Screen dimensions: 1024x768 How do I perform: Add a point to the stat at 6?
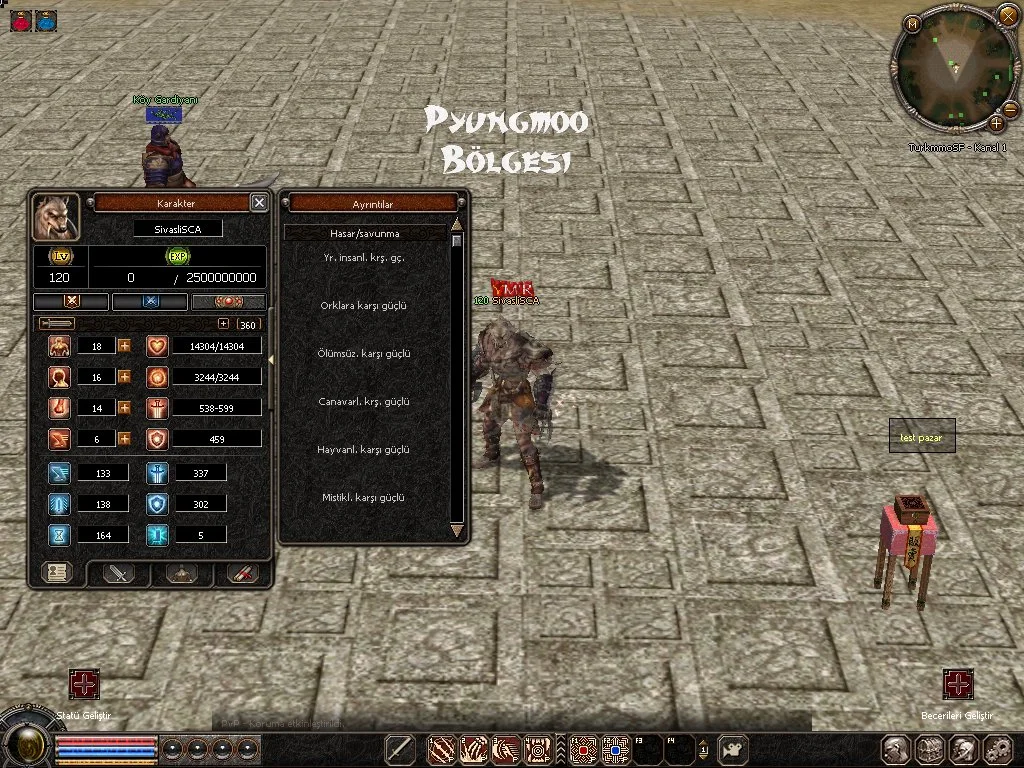125,438
